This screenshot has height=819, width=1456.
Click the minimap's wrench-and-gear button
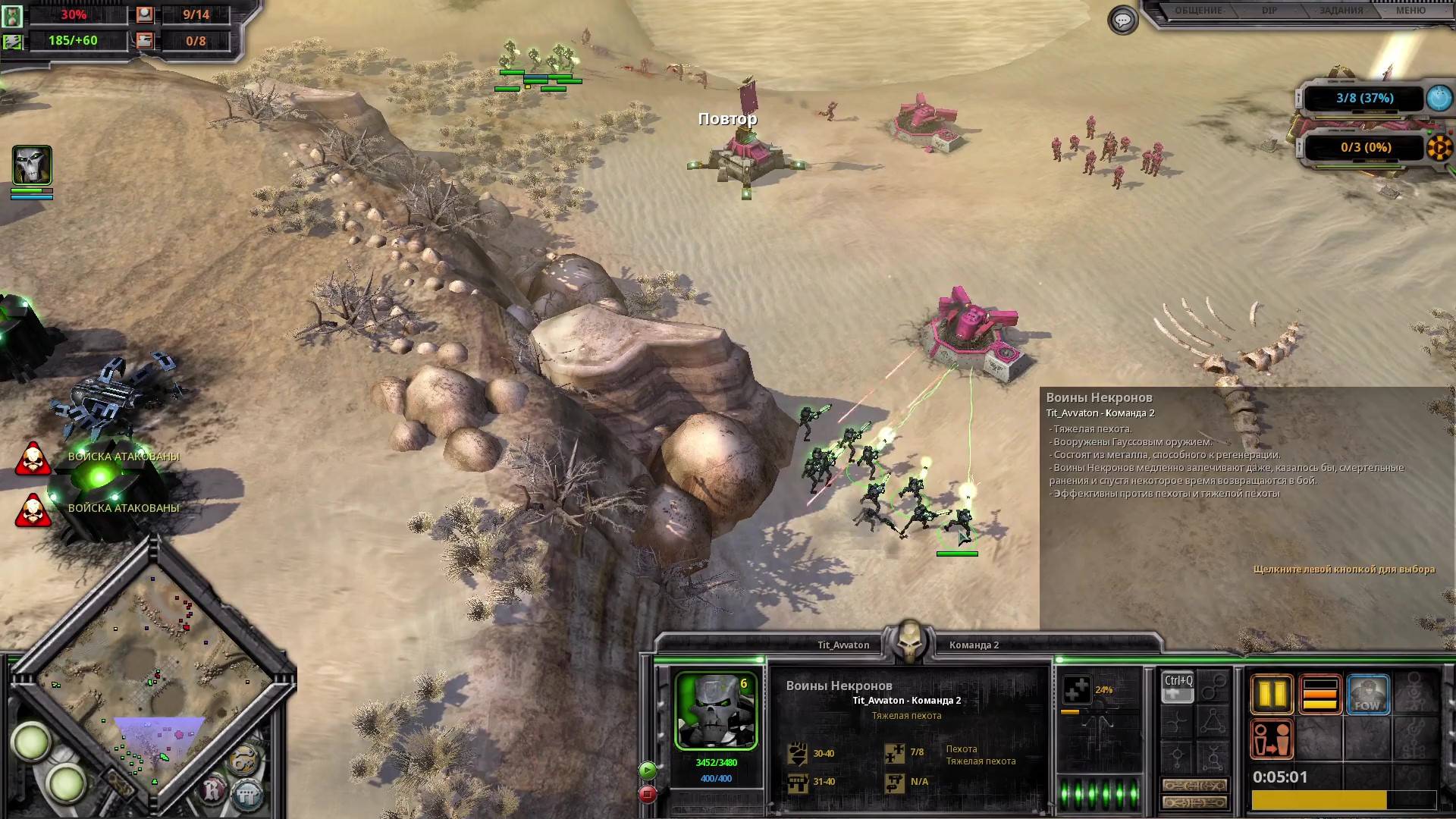(x=243, y=761)
